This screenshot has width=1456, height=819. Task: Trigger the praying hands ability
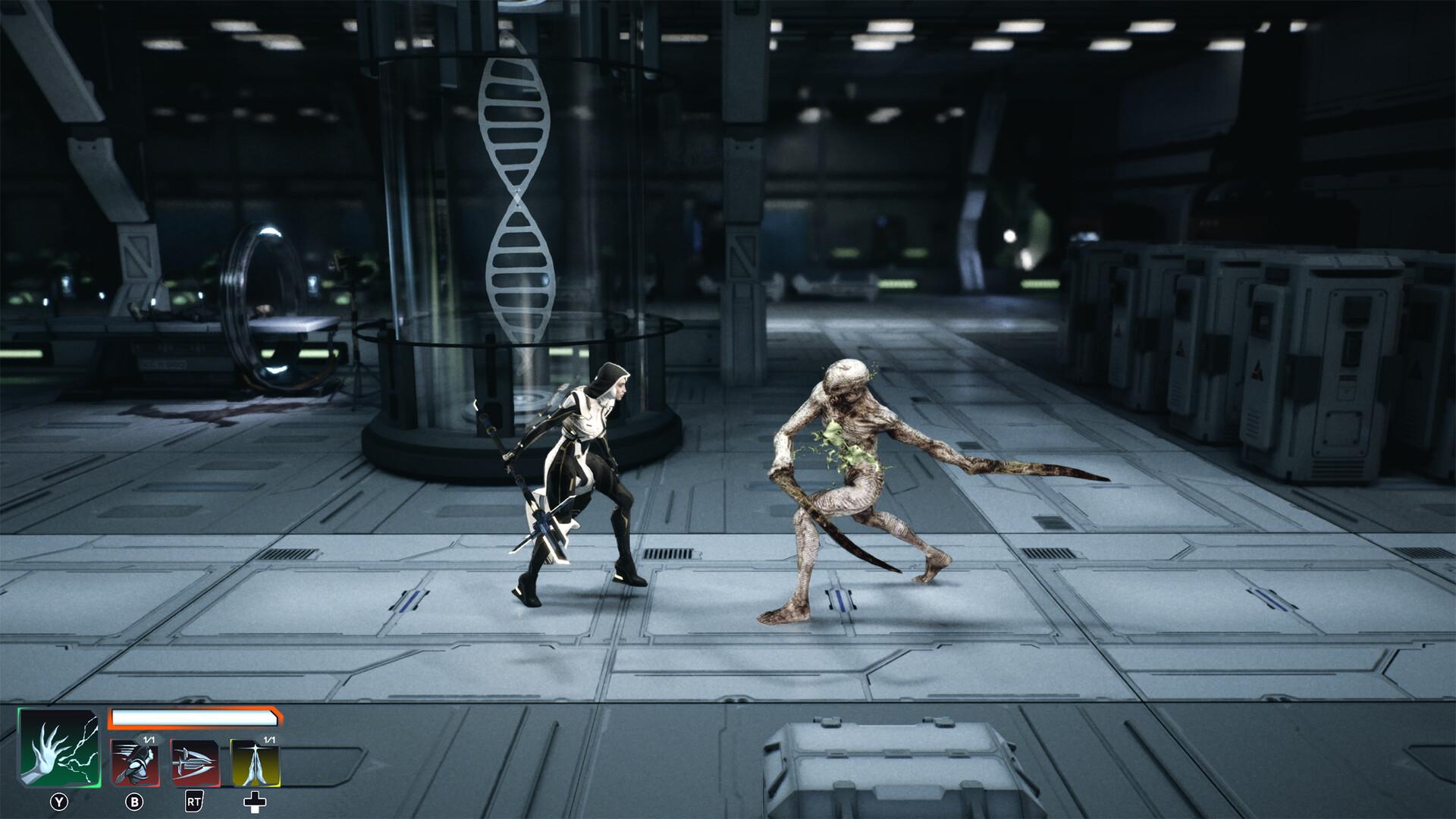pyautogui.click(x=255, y=764)
